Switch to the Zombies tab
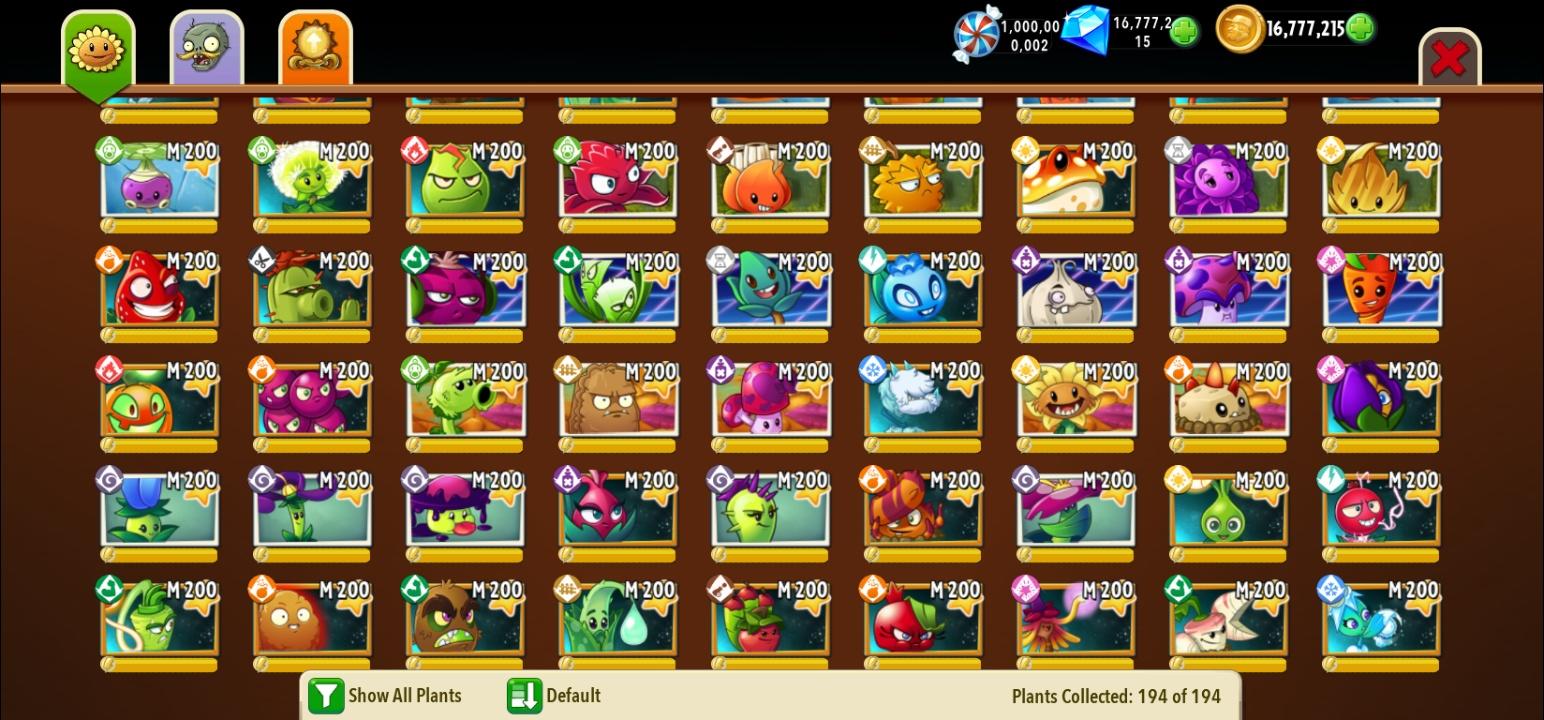The image size is (1544, 720). pyautogui.click(x=205, y=45)
